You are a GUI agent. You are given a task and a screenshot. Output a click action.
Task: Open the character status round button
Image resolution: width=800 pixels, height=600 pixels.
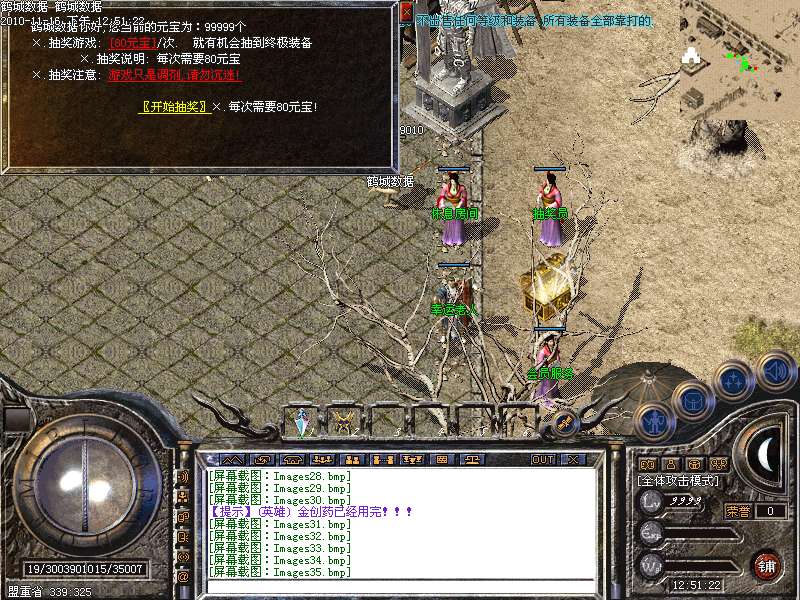coord(653,423)
